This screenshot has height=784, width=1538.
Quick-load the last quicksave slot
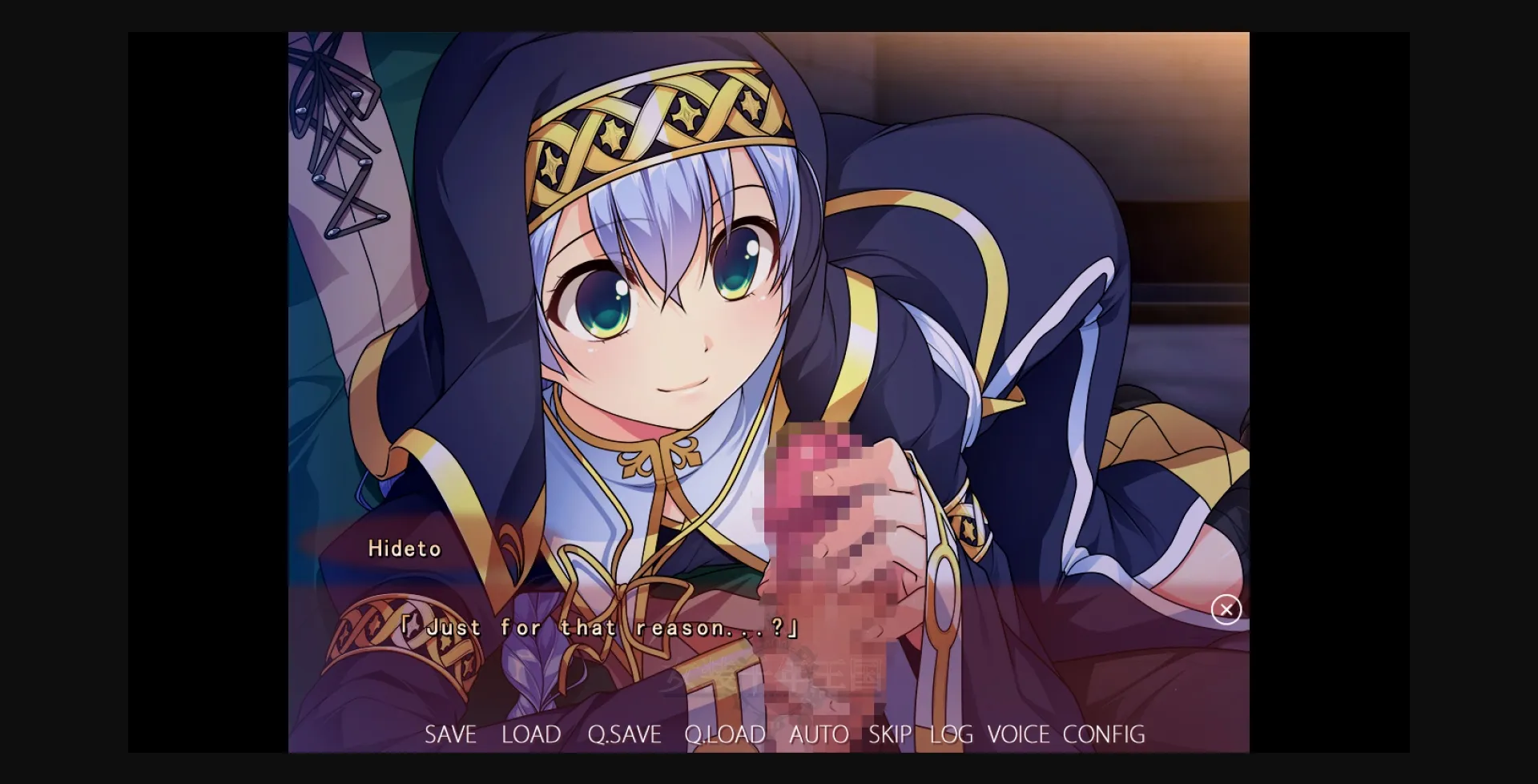pyautogui.click(x=725, y=734)
